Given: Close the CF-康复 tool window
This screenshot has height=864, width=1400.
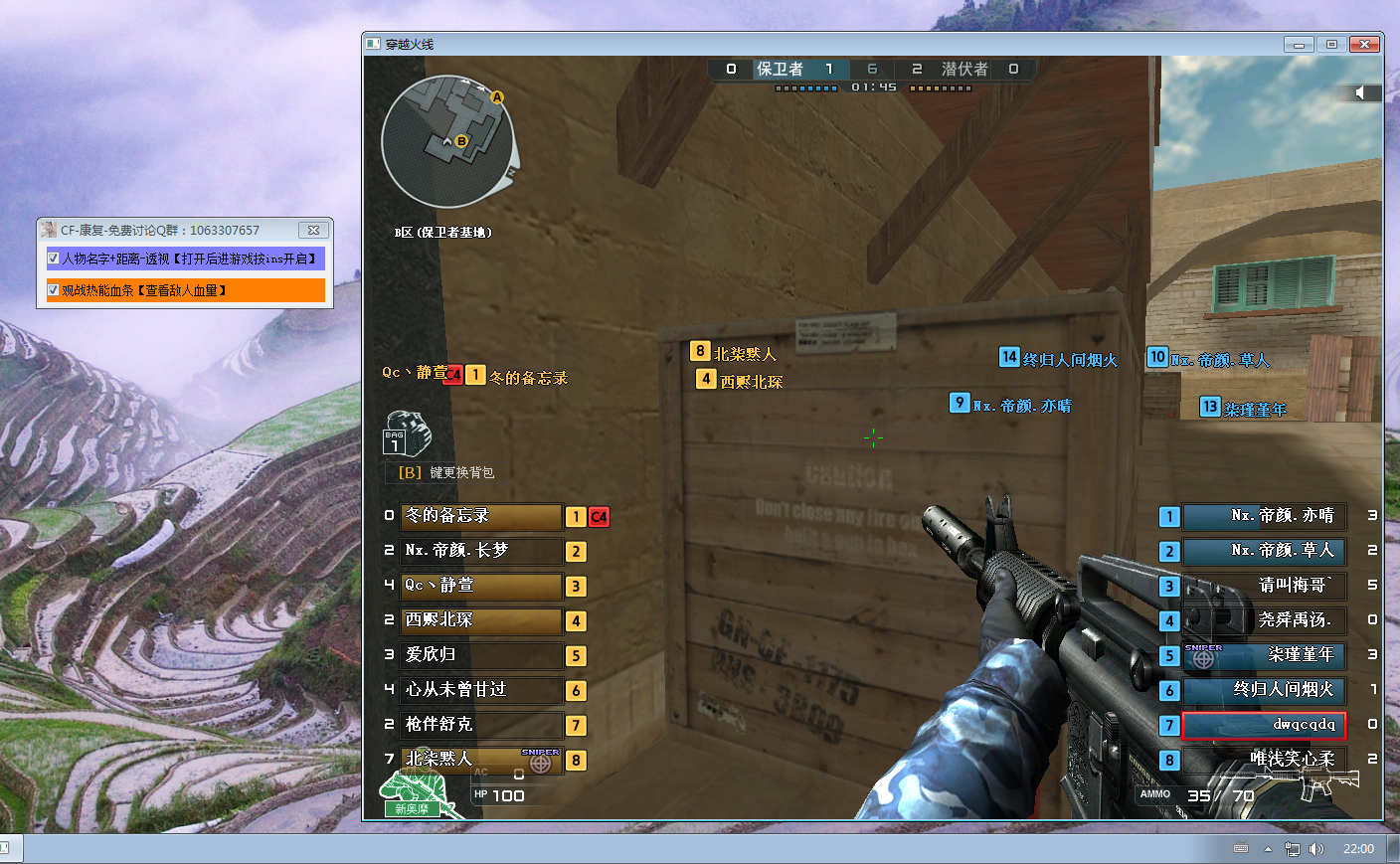Looking at the screenshot, I should coord(313,230).
